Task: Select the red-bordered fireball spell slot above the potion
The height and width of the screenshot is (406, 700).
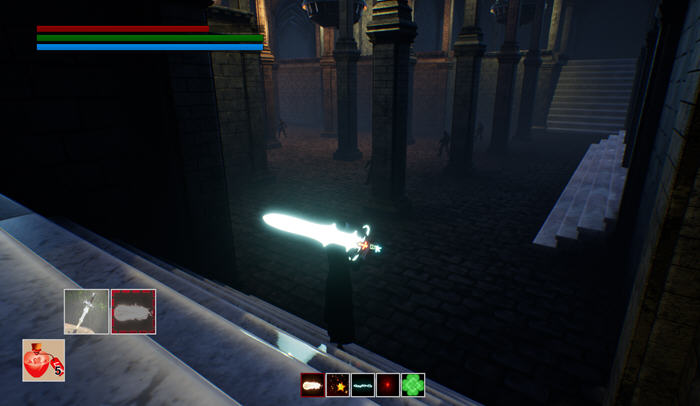Action: pyautogui.click(x=133, y=311)
